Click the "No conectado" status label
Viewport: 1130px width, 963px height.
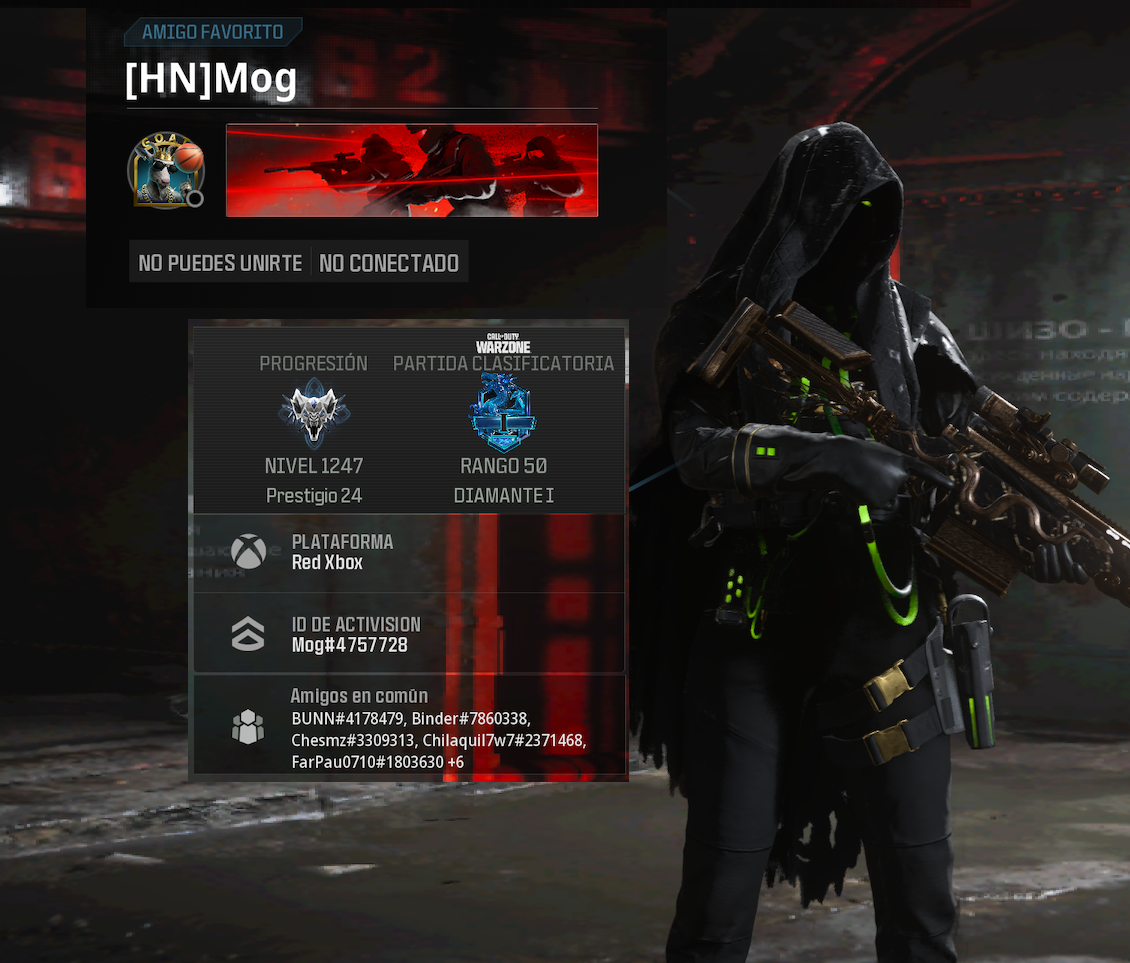coord(389,263)
